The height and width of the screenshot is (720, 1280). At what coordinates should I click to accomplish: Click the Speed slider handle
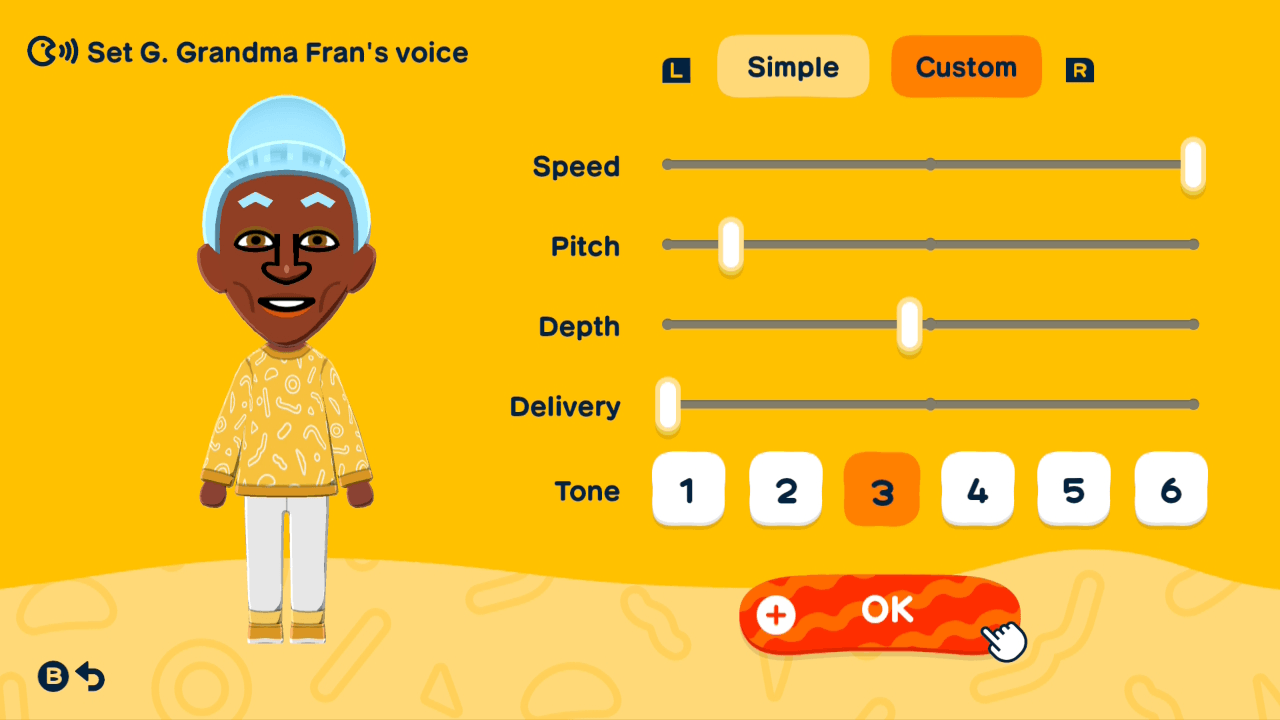(x=1192, y=164)
